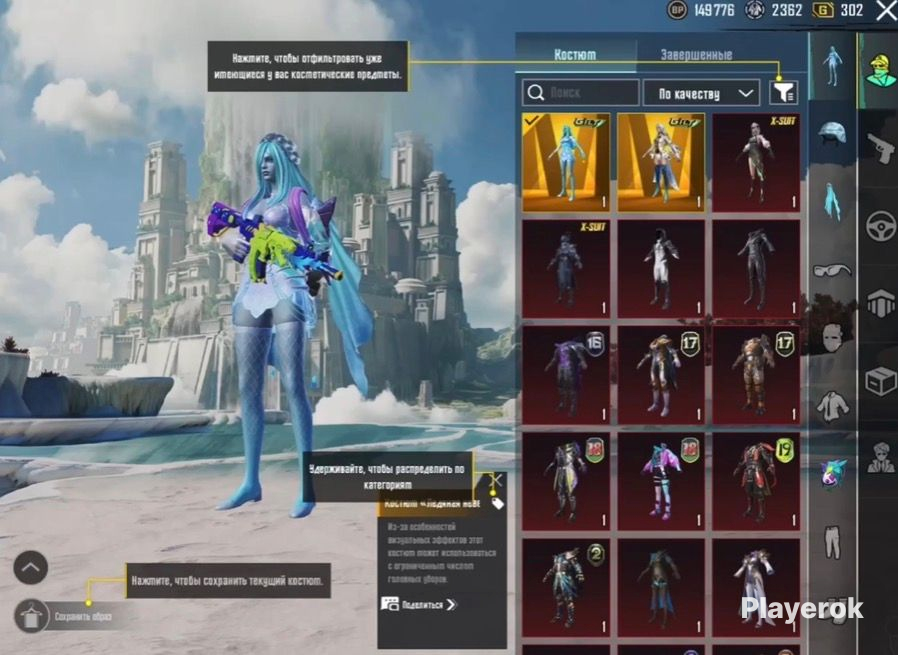This screenshot has height=655, width=898.
Task: Close the inventory with the top-right X
Action: tap(886, 12)
